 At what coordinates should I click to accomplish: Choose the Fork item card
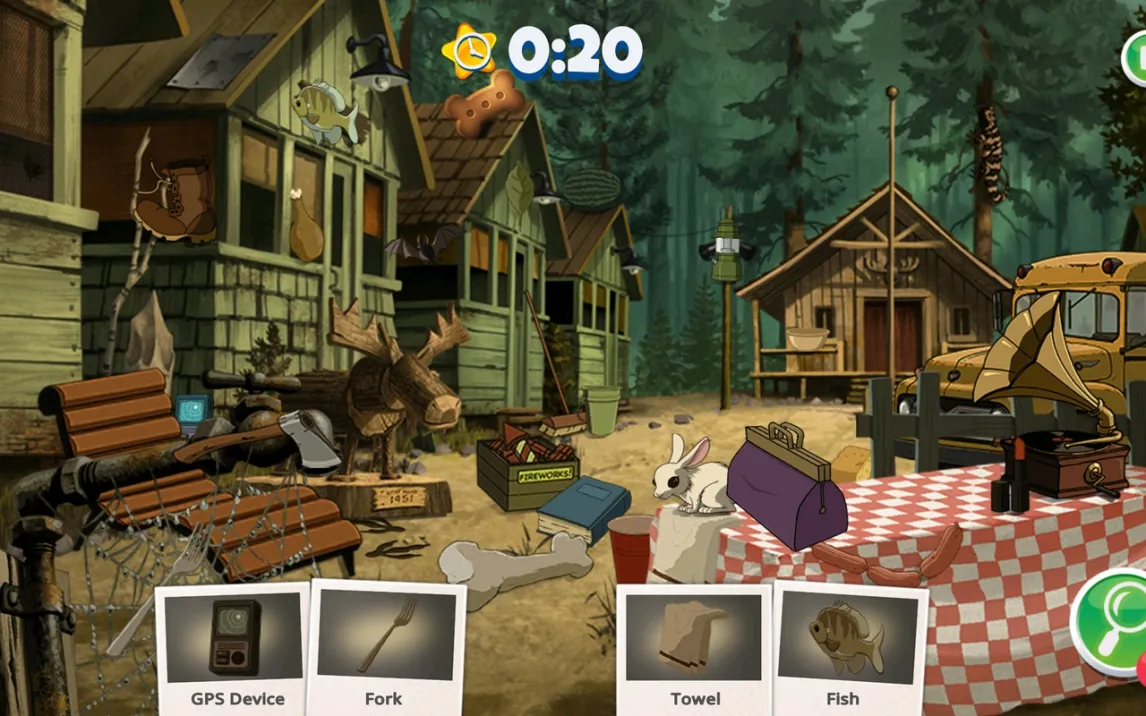[384, 645]
